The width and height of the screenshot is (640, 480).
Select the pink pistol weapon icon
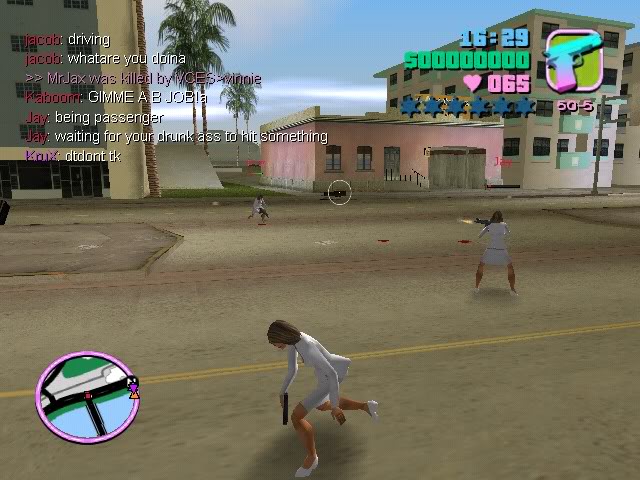coord(573,62)
